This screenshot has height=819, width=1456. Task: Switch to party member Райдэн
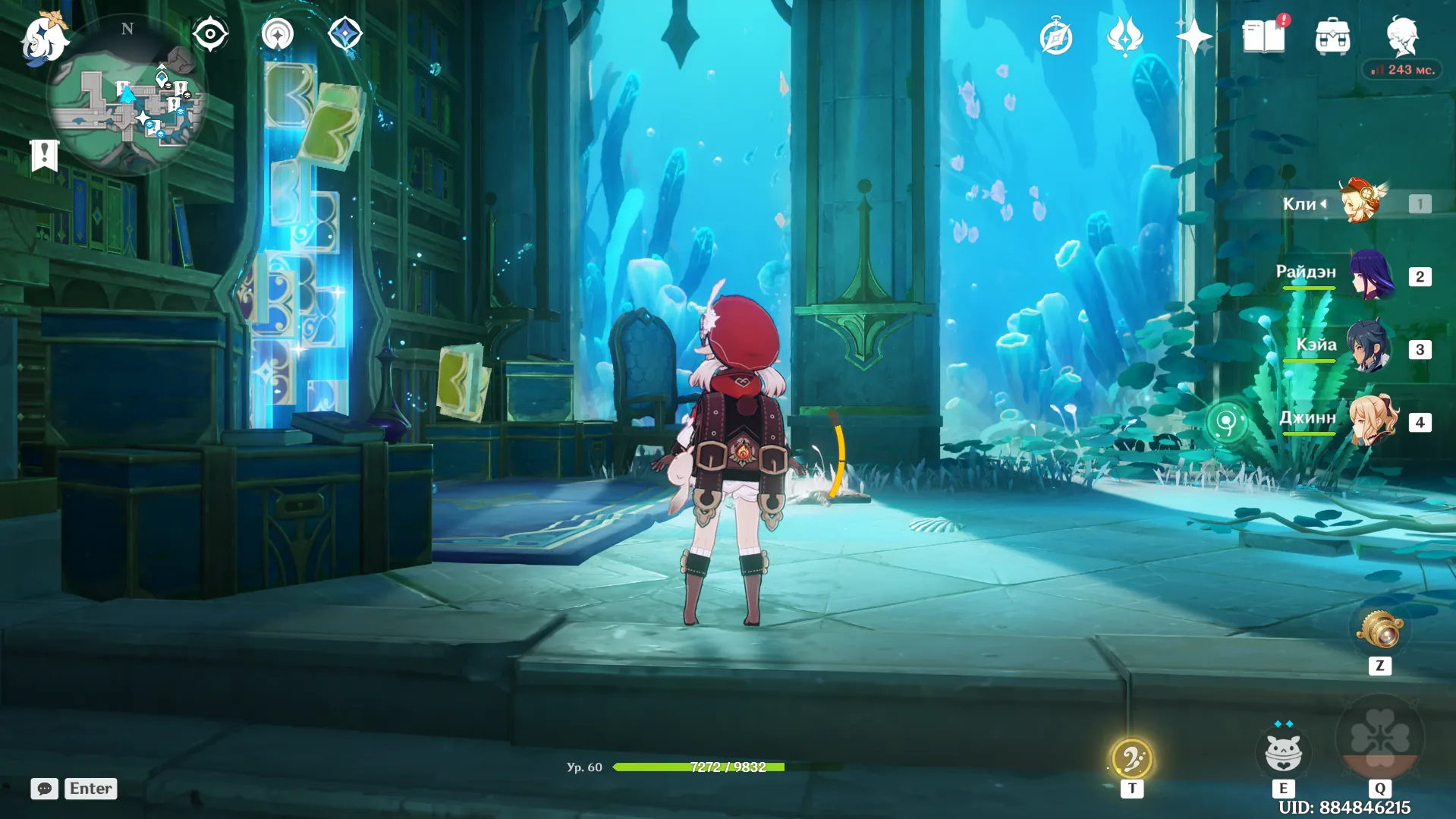pos(1372,276)
